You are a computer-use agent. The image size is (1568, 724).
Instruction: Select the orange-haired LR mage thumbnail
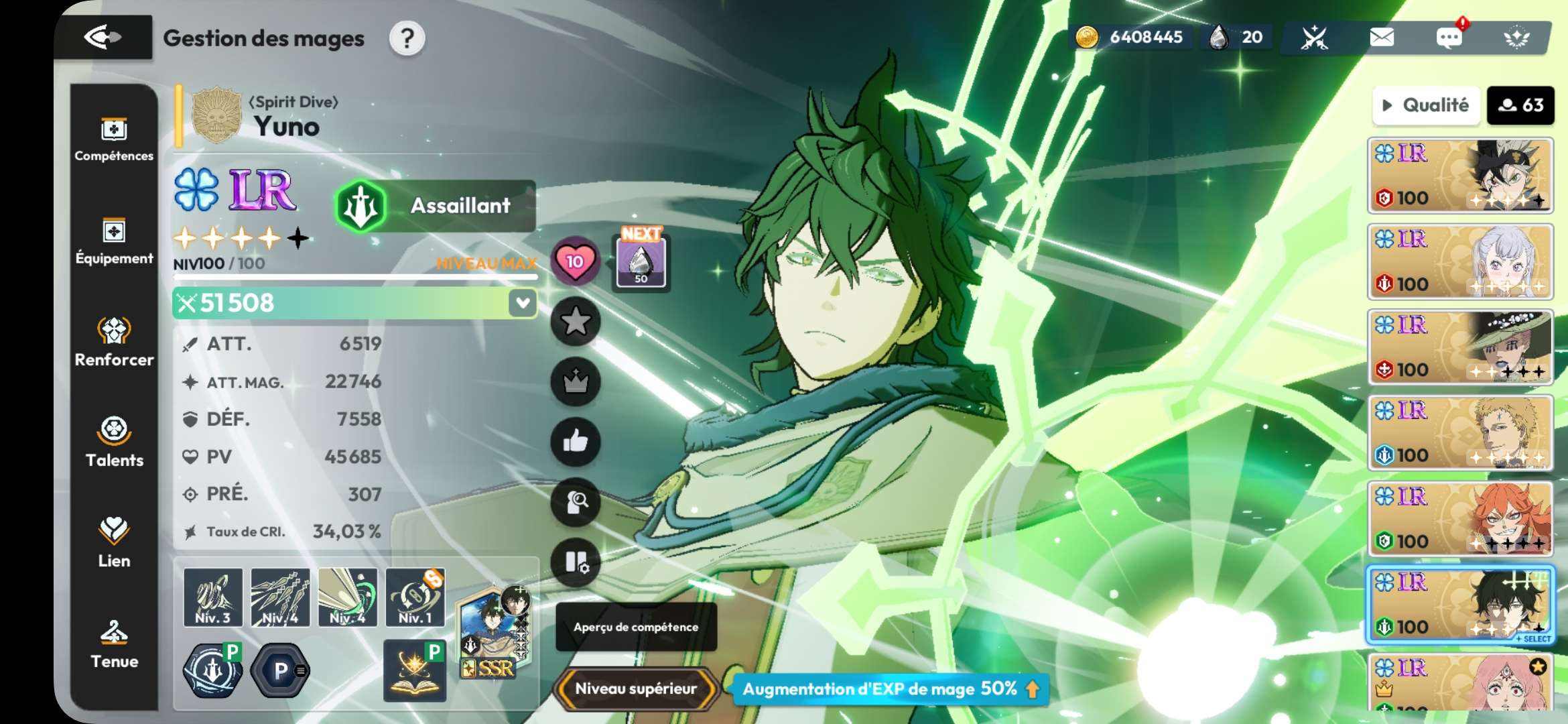pyautogui.click(x=1460, y=519)
